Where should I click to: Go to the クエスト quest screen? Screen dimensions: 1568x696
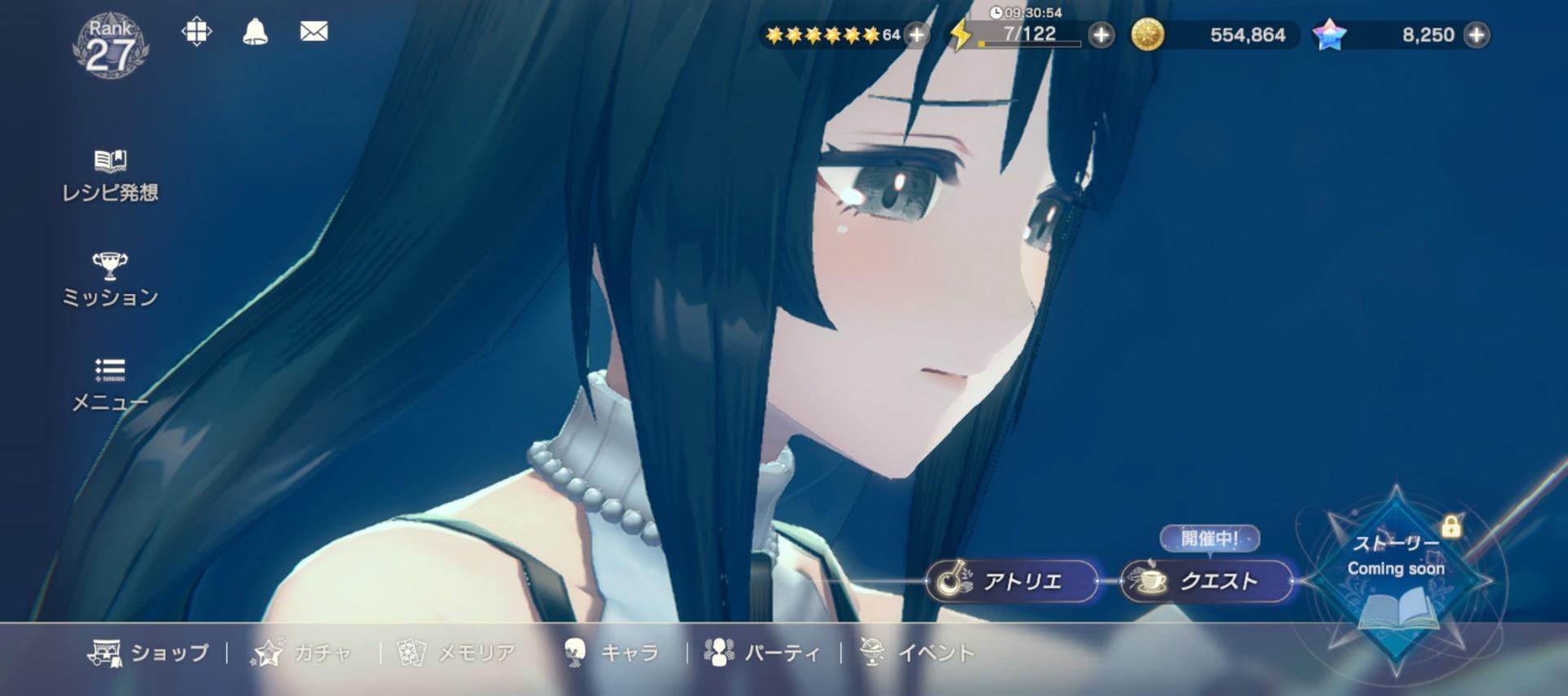coord(1206,581)
